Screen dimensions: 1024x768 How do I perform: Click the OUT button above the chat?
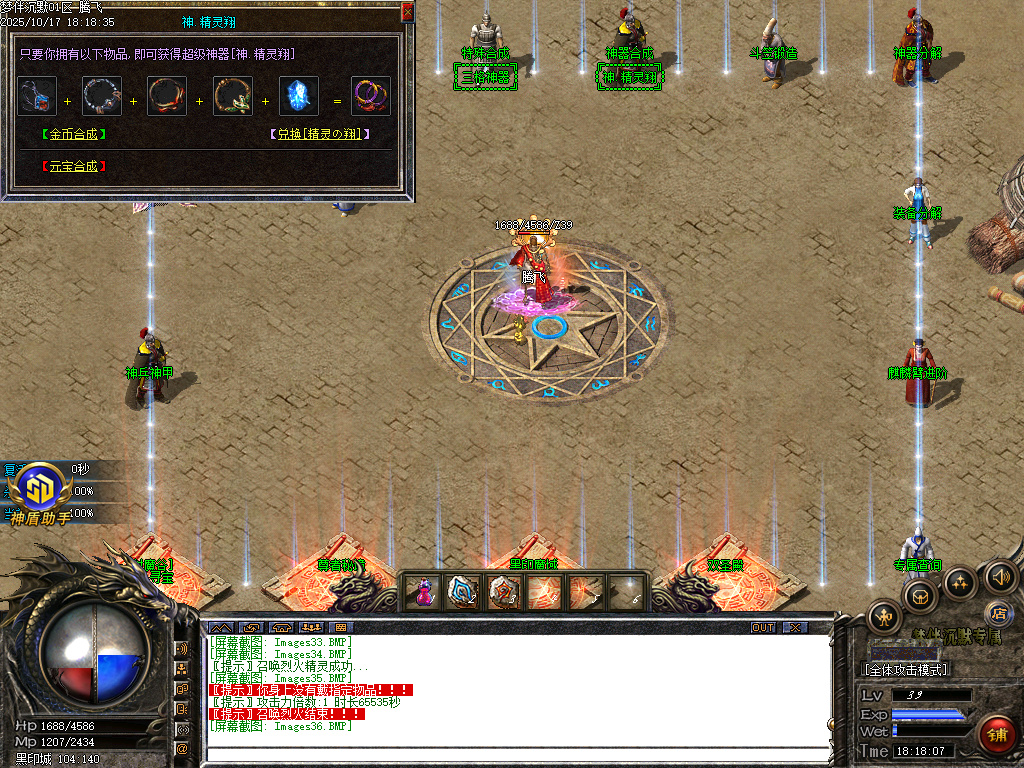pos(763,628)
